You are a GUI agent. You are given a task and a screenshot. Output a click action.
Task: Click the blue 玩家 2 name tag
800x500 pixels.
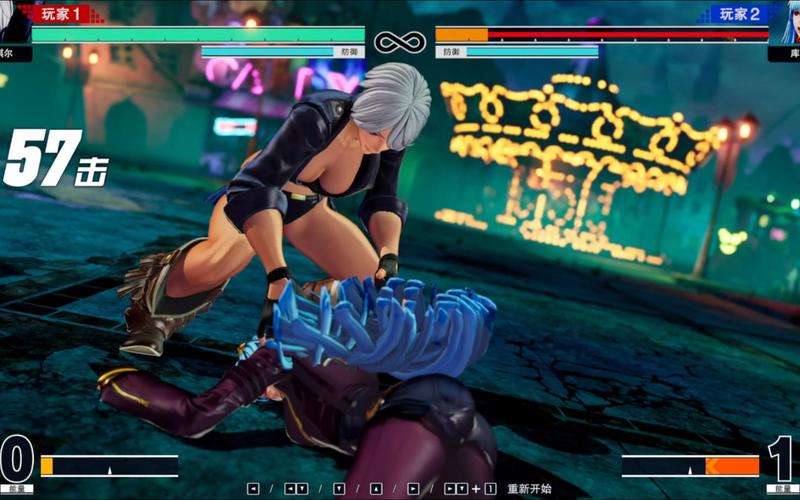738,13
